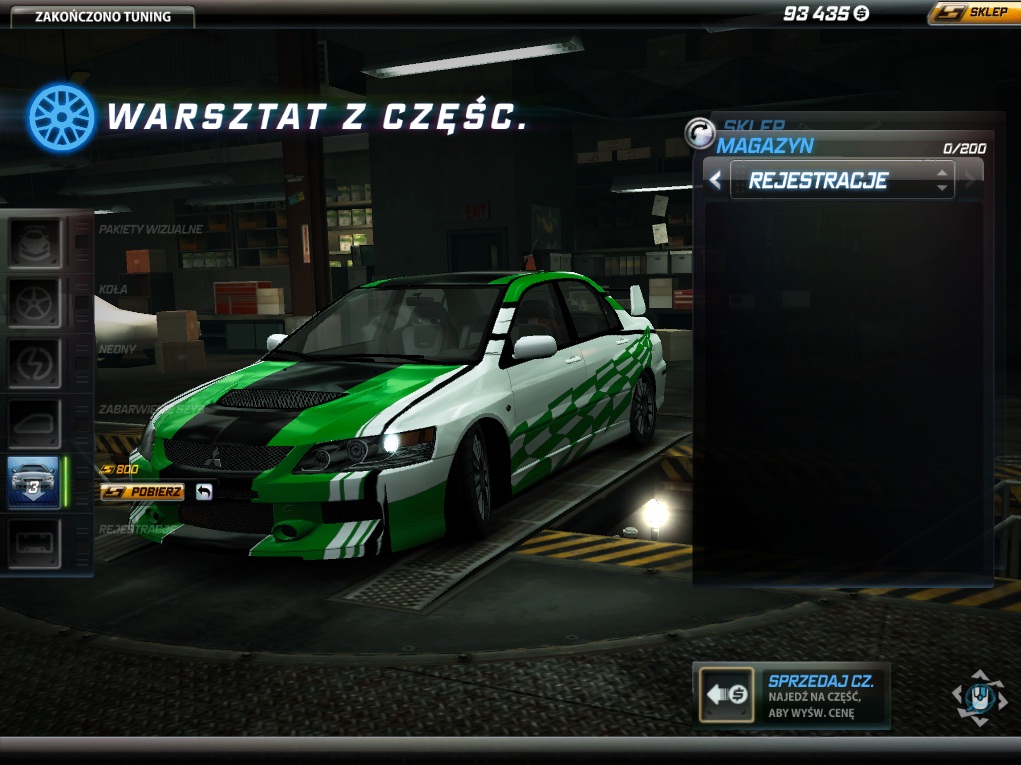Open the Sklep store button

[x=973, y=13]
